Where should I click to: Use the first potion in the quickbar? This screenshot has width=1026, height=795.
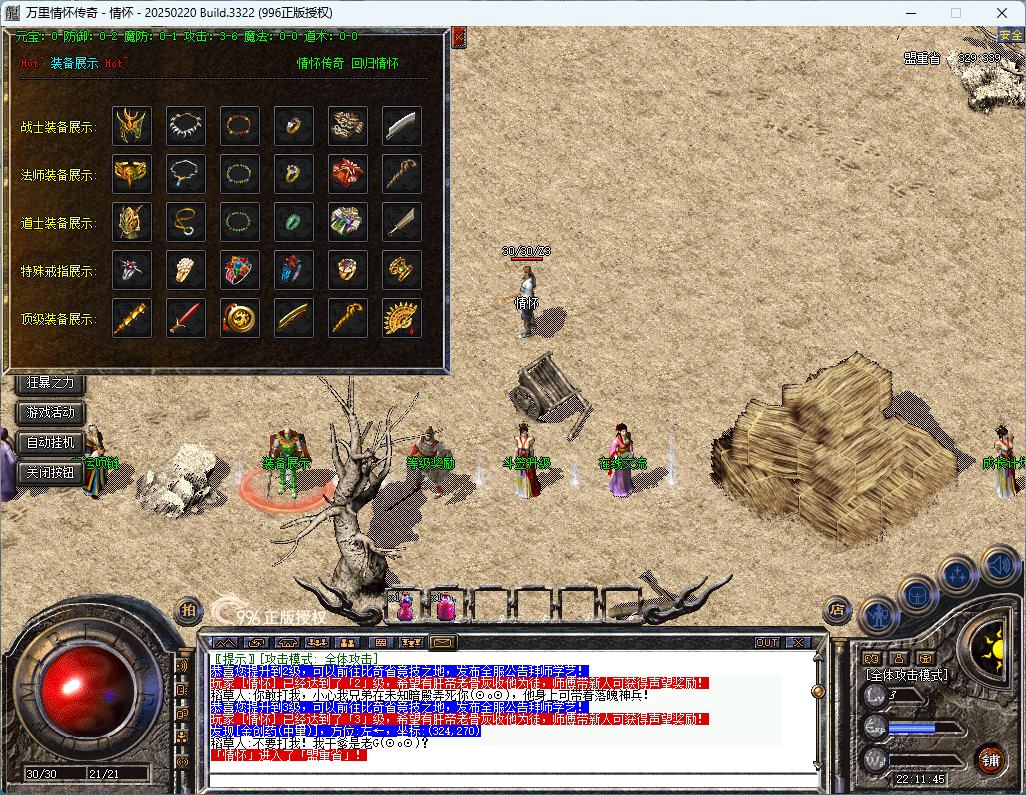point(406,606)
